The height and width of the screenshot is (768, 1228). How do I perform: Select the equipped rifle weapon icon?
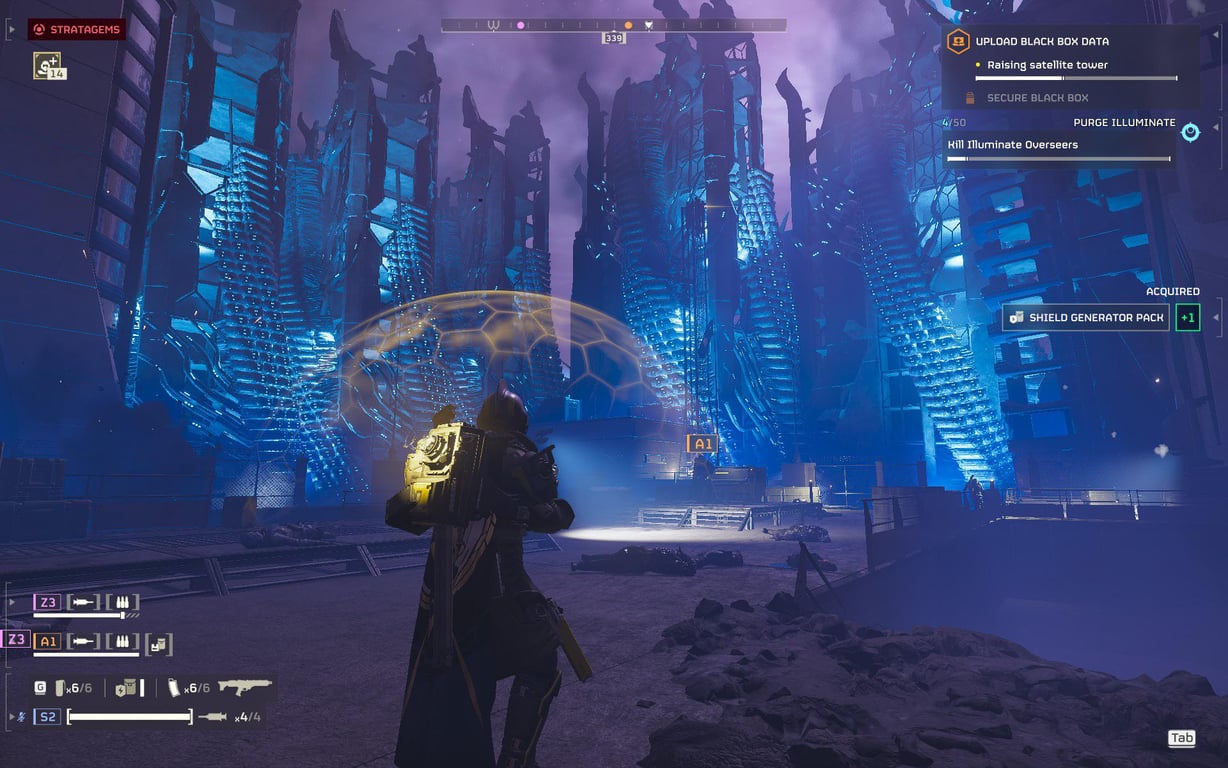(244, 687)
